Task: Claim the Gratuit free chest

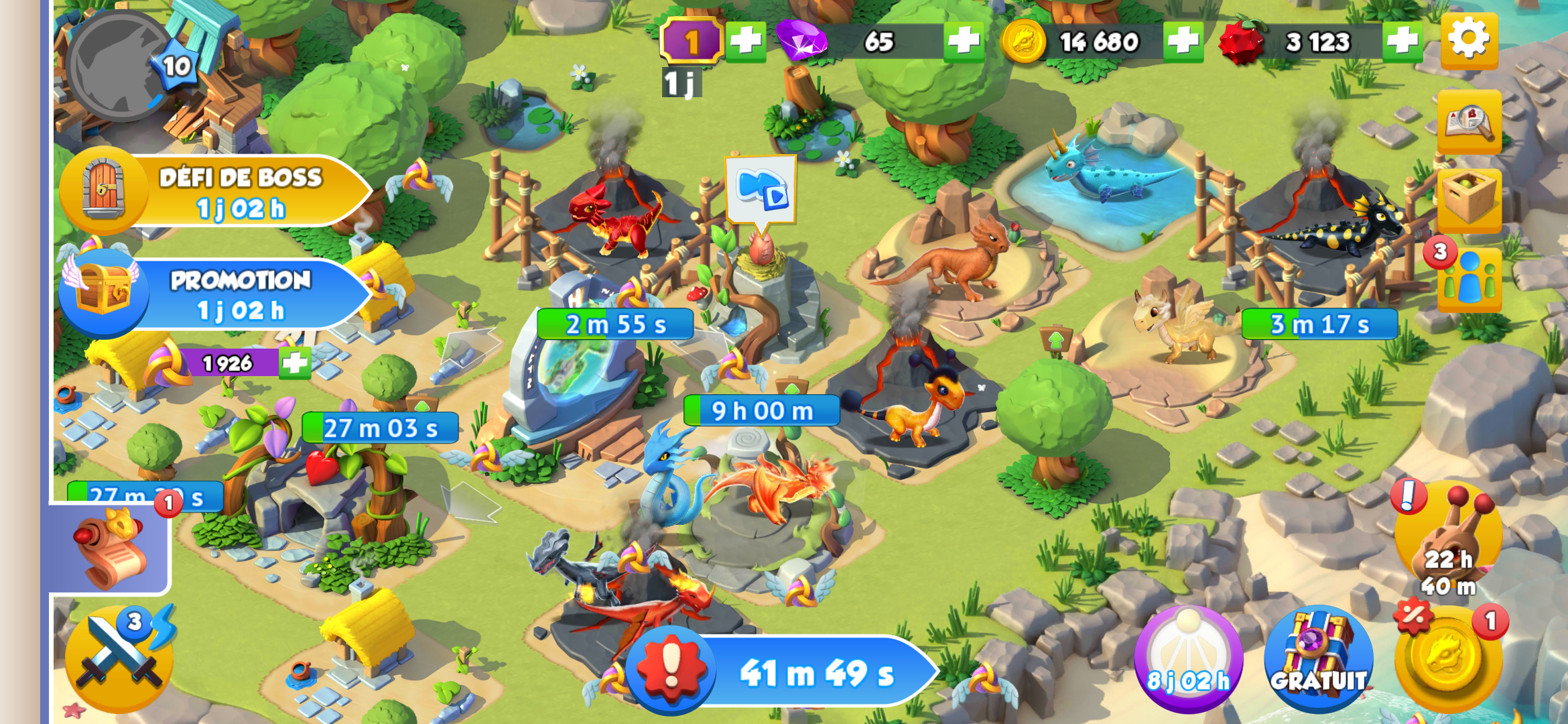Action: point(1318,660)
